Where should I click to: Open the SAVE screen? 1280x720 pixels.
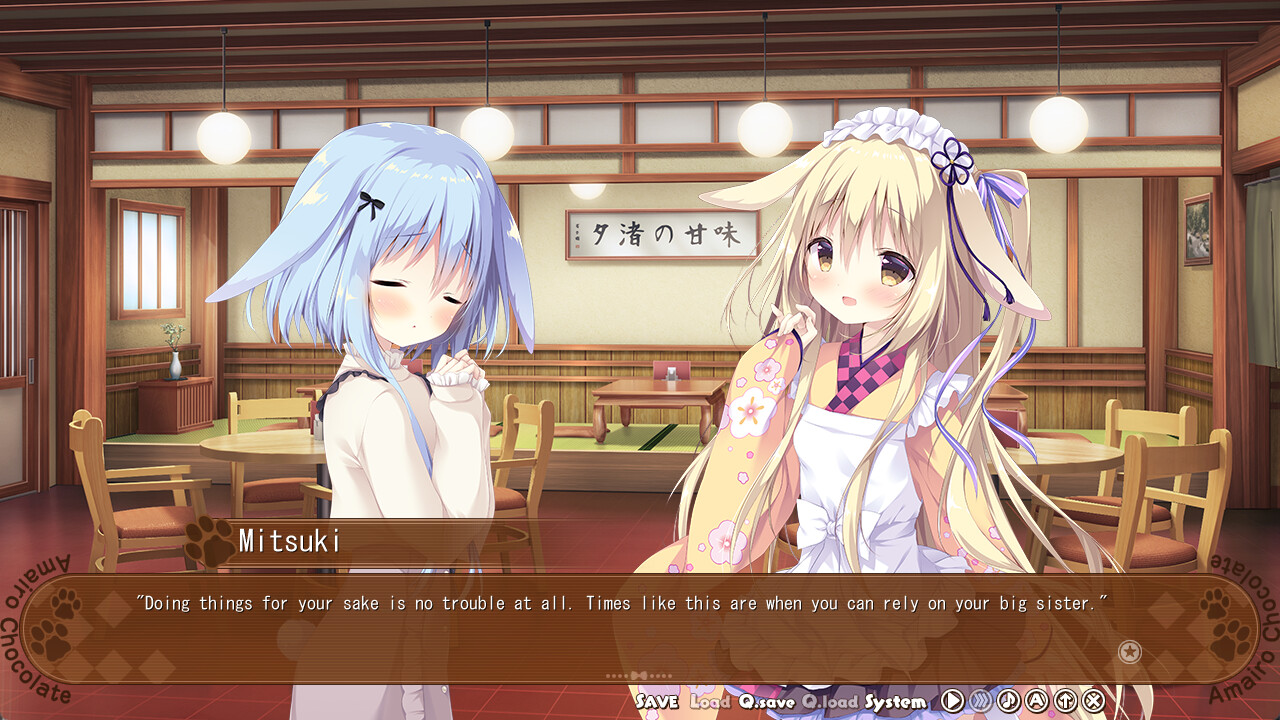coord(660,703)
